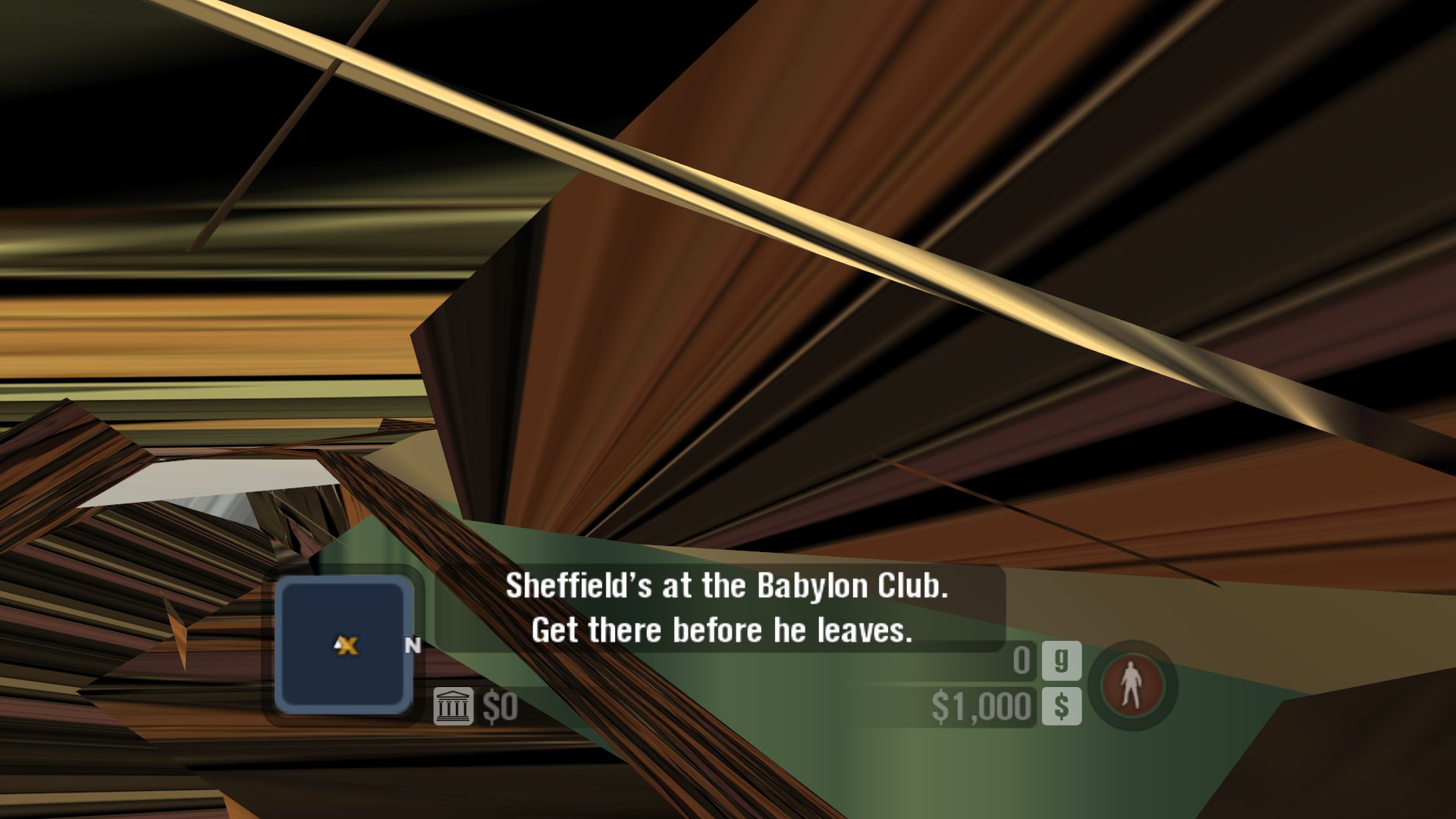
Task: Select the red player stance icon
Action: (x=1131, y=685)
